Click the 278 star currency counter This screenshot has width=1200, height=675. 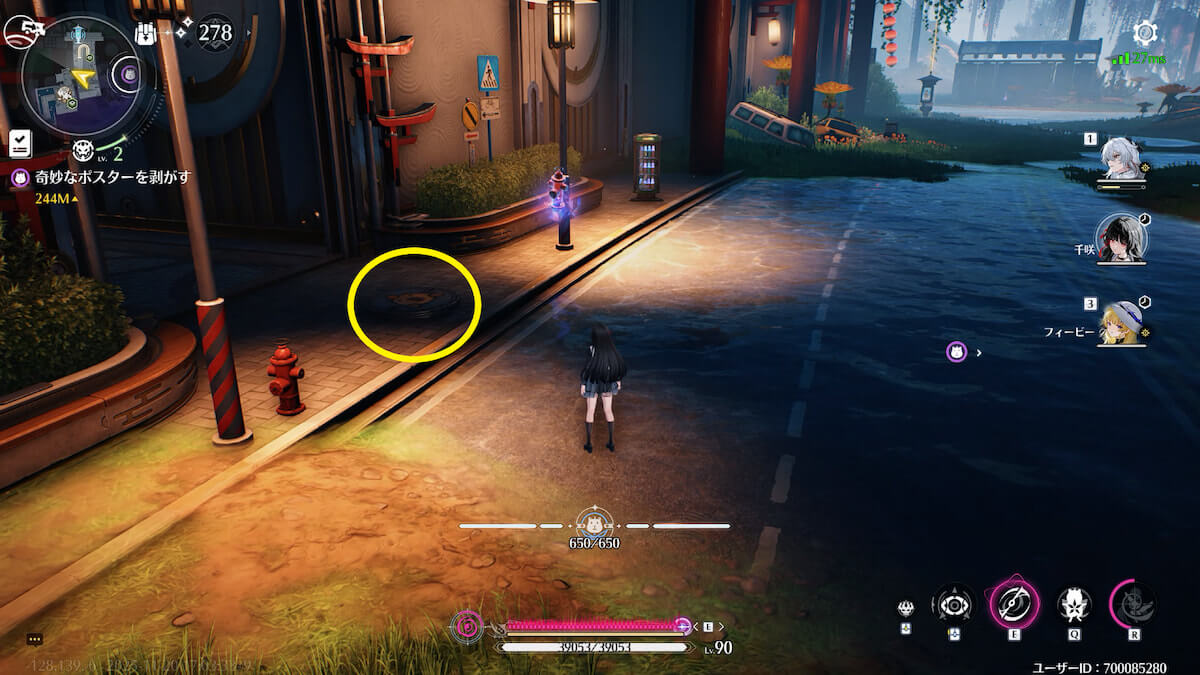[x=214, y=33]
